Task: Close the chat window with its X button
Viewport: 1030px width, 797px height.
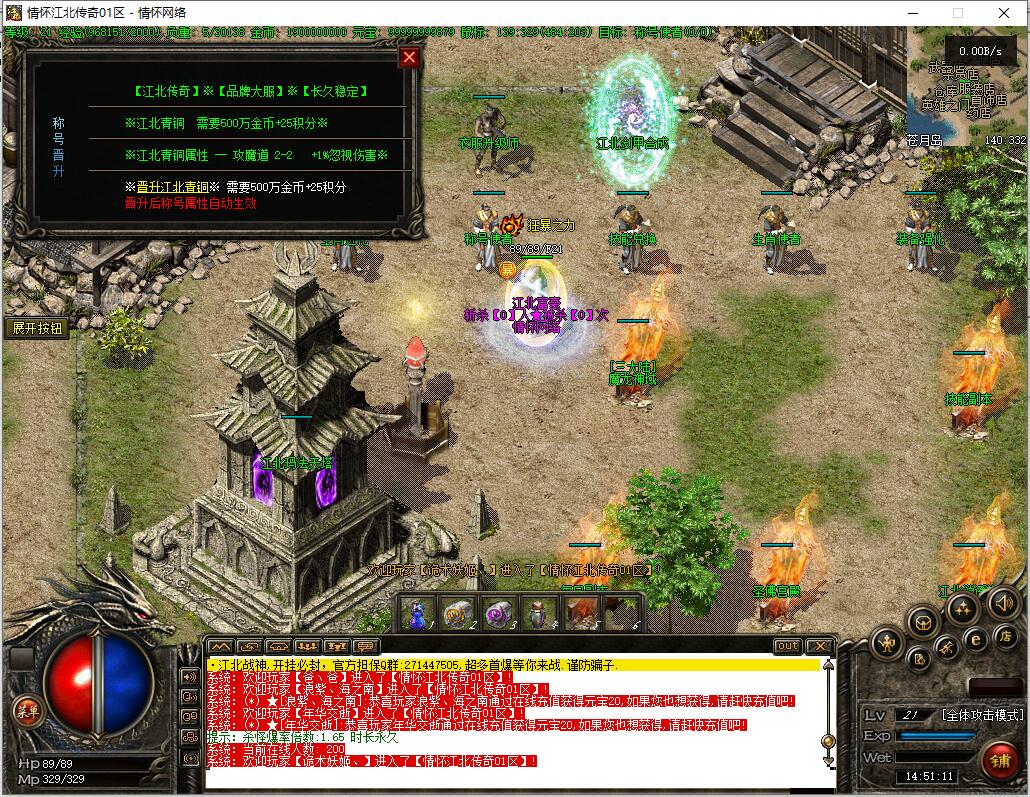Action: point(819,646)
